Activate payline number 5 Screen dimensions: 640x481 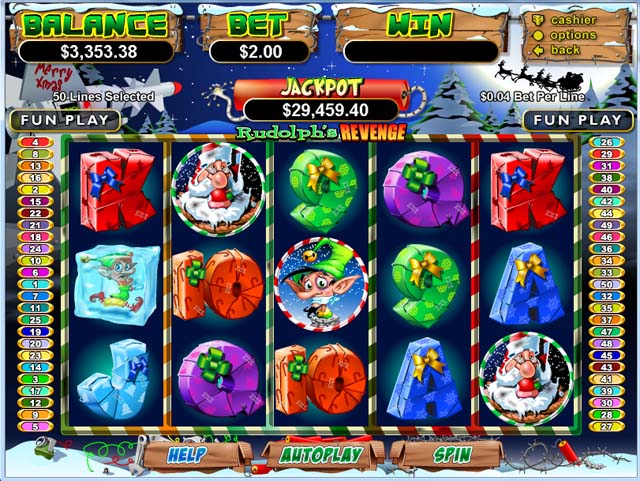point(33,427)
